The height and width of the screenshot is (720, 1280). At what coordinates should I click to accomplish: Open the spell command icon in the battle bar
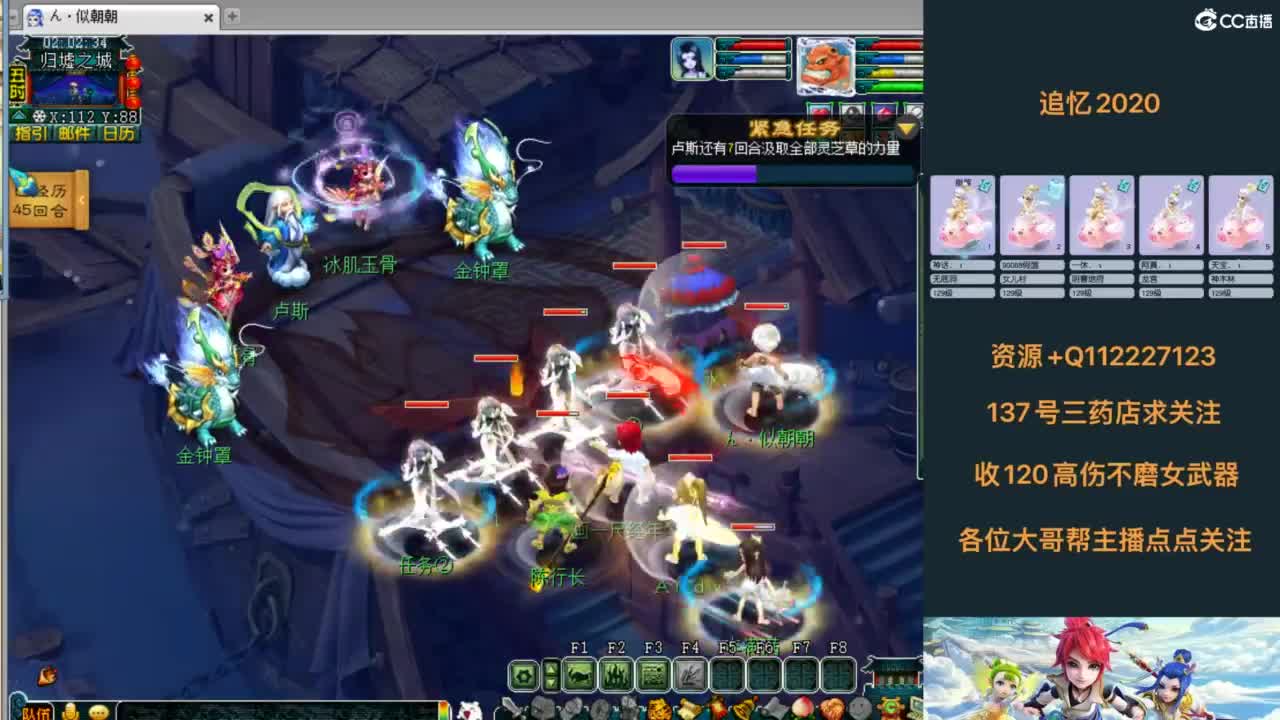coord(615,675)
